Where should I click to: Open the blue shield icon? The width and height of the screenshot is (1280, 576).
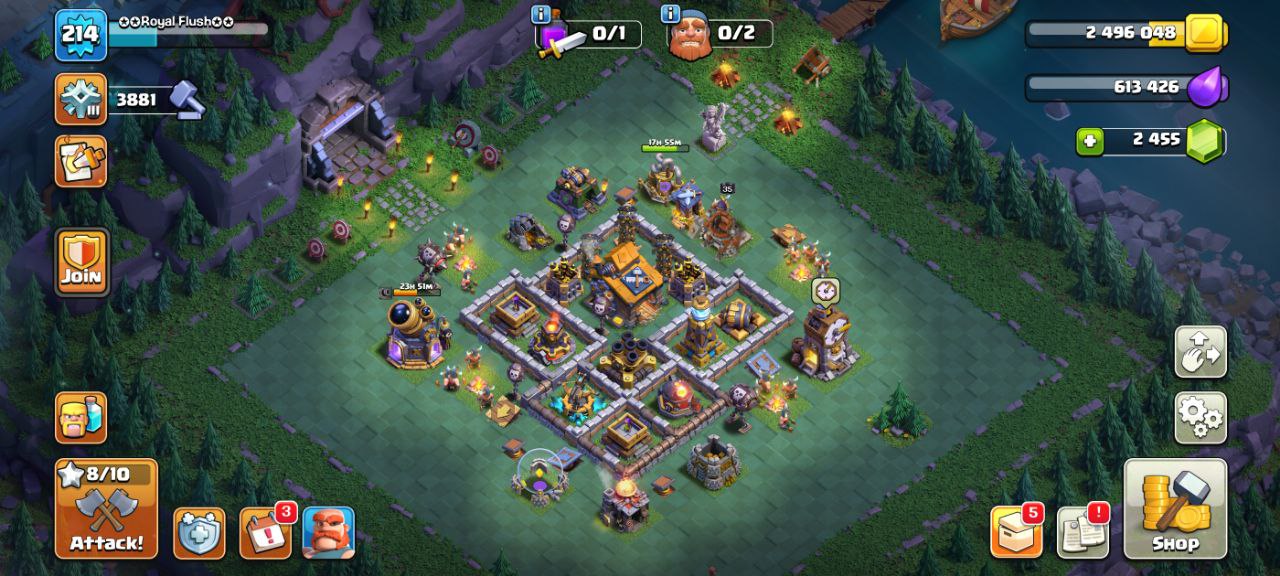(x=199, y=532)
